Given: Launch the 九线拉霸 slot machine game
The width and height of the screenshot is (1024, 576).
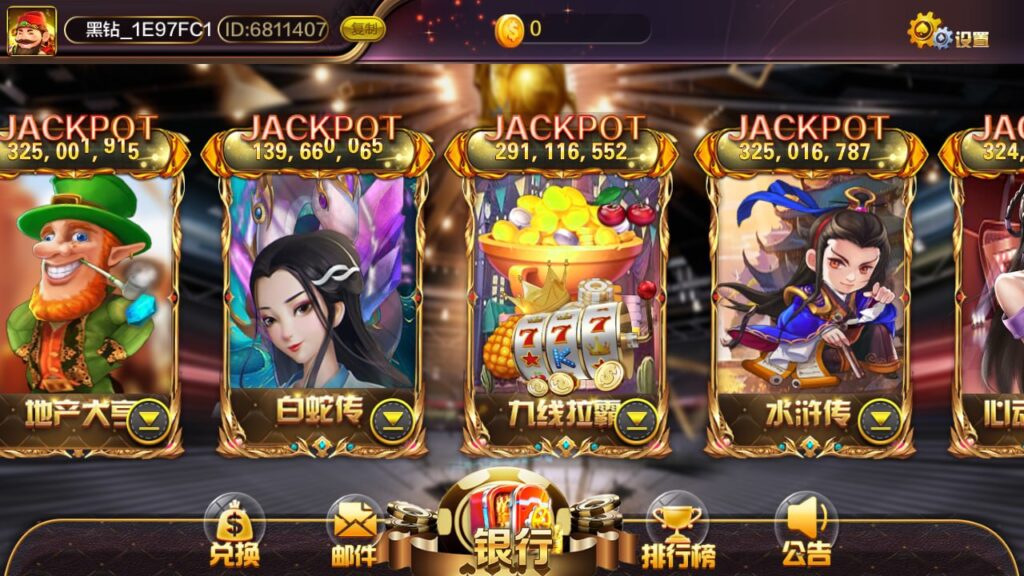Looking at the screenshot, I should click(562, 290).
